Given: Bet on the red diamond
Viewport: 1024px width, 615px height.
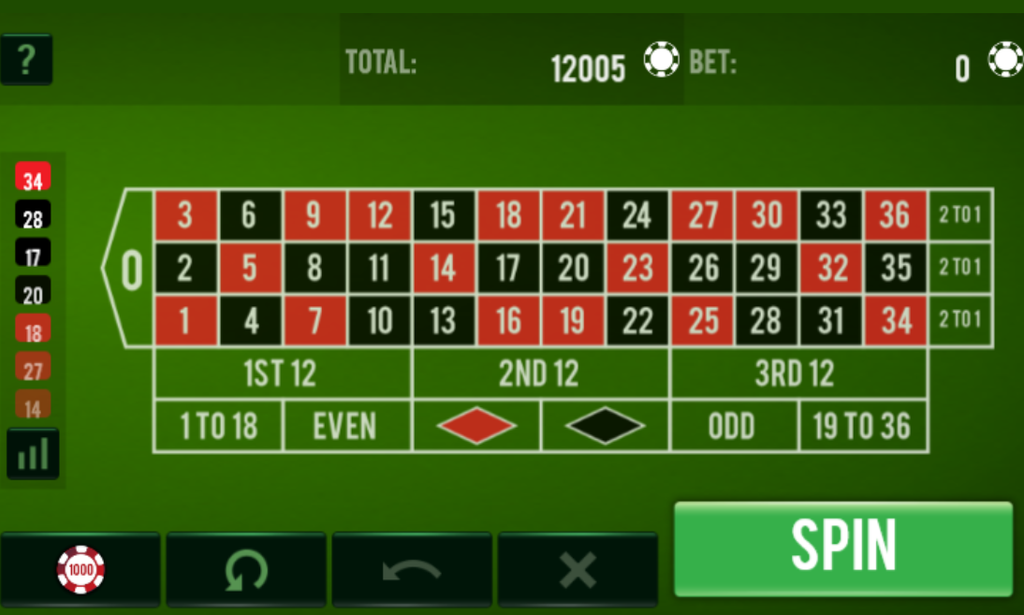Looking at the screenshot, I should (476, 427).
